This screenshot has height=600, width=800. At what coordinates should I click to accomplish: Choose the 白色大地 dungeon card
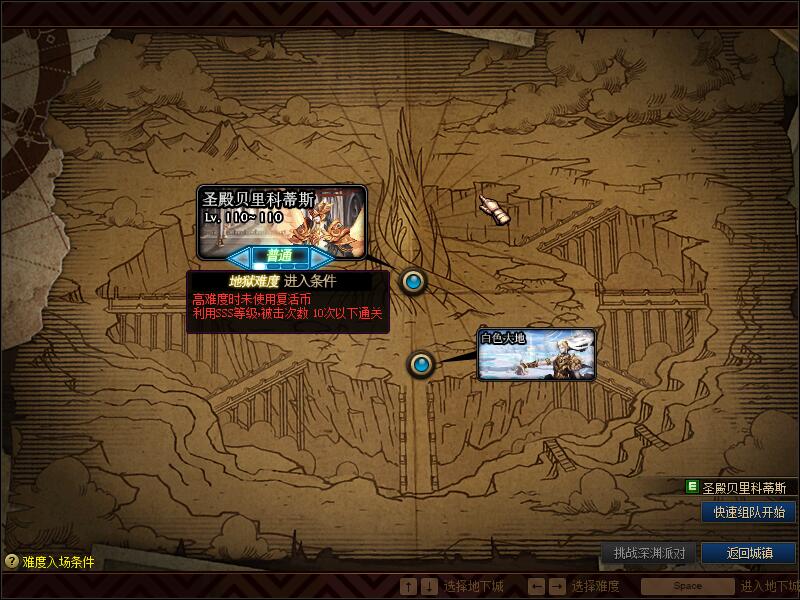(x=536, y=355)
